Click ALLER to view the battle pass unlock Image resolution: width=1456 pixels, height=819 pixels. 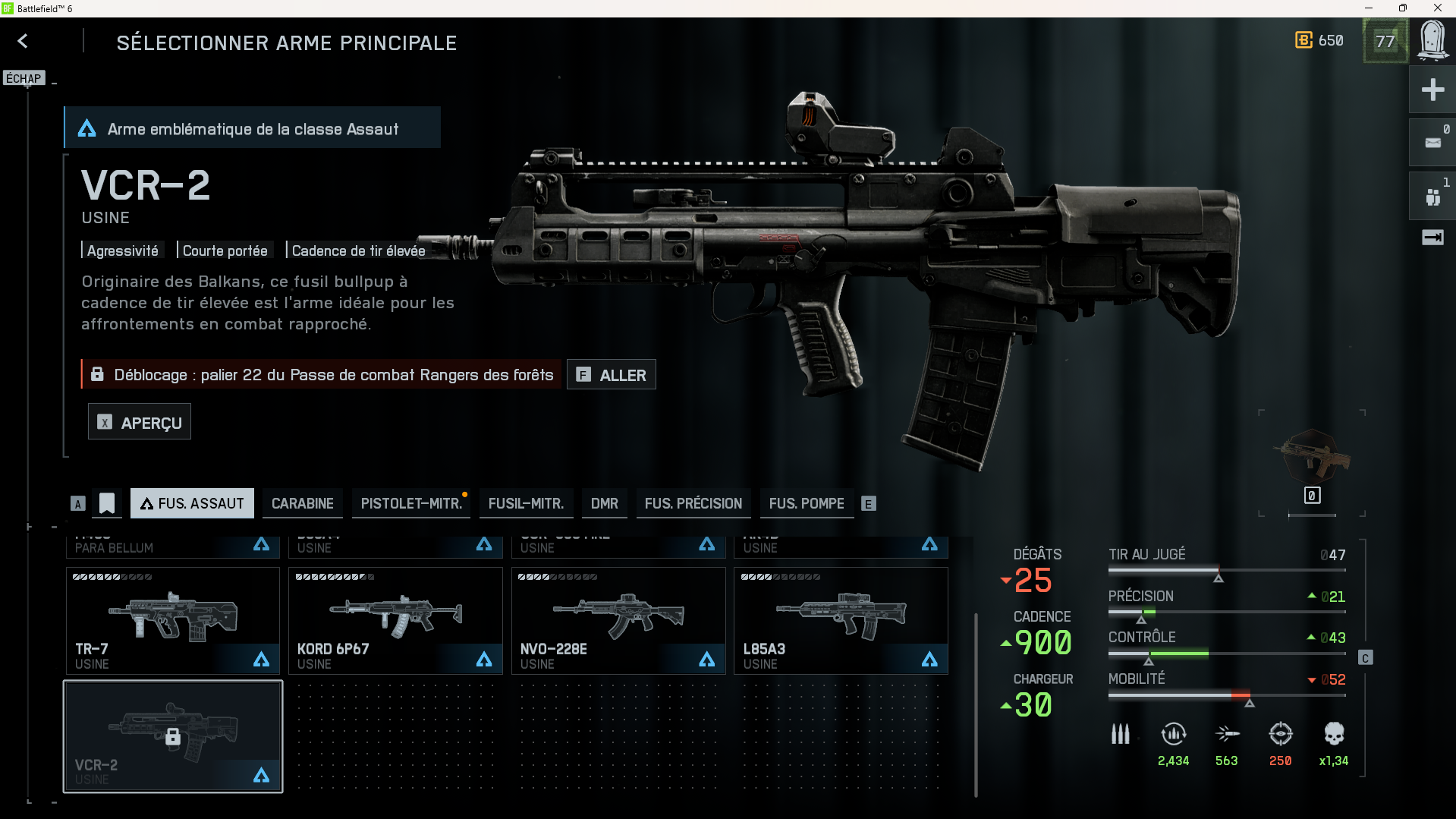click(612, 375)
